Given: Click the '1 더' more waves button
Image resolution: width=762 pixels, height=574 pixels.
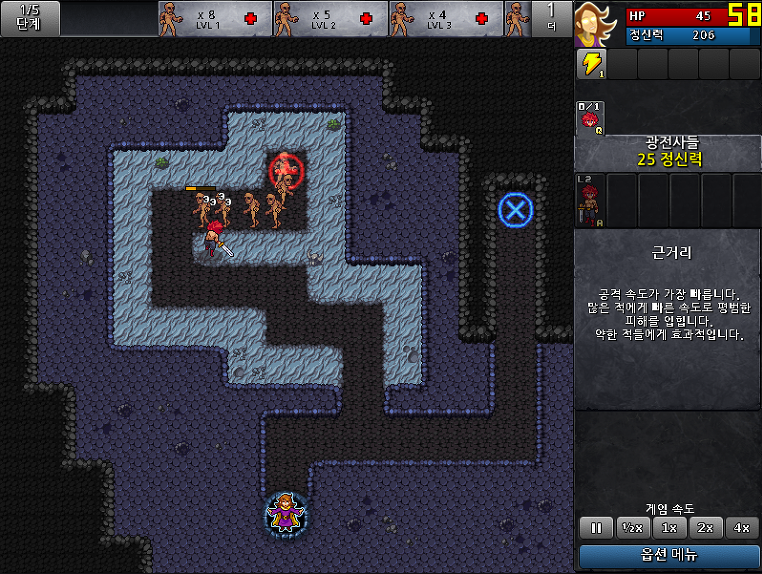Looking at the screenshot, I should [551, 18].
